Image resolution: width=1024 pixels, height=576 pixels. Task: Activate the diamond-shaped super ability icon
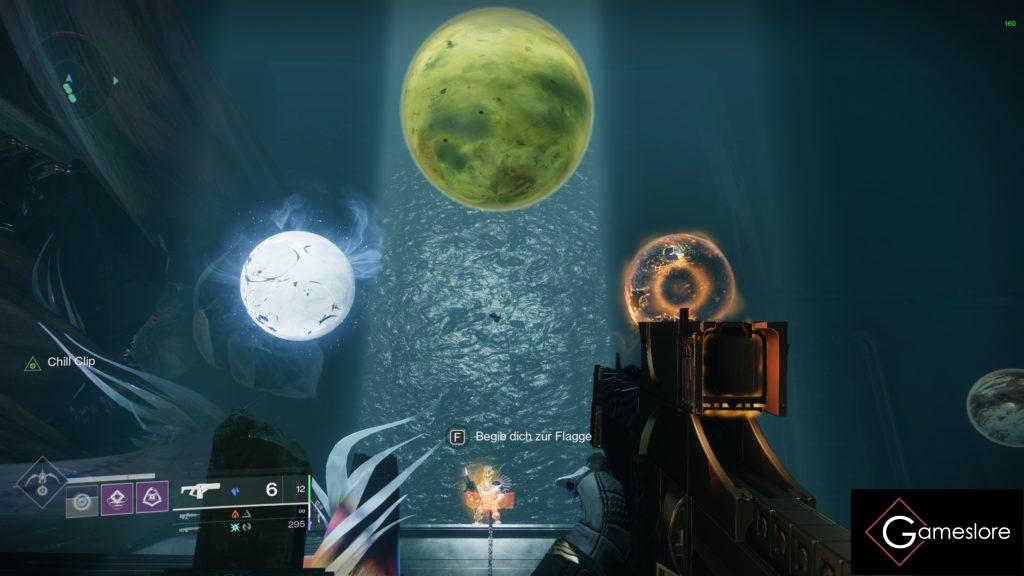point(40,484)
